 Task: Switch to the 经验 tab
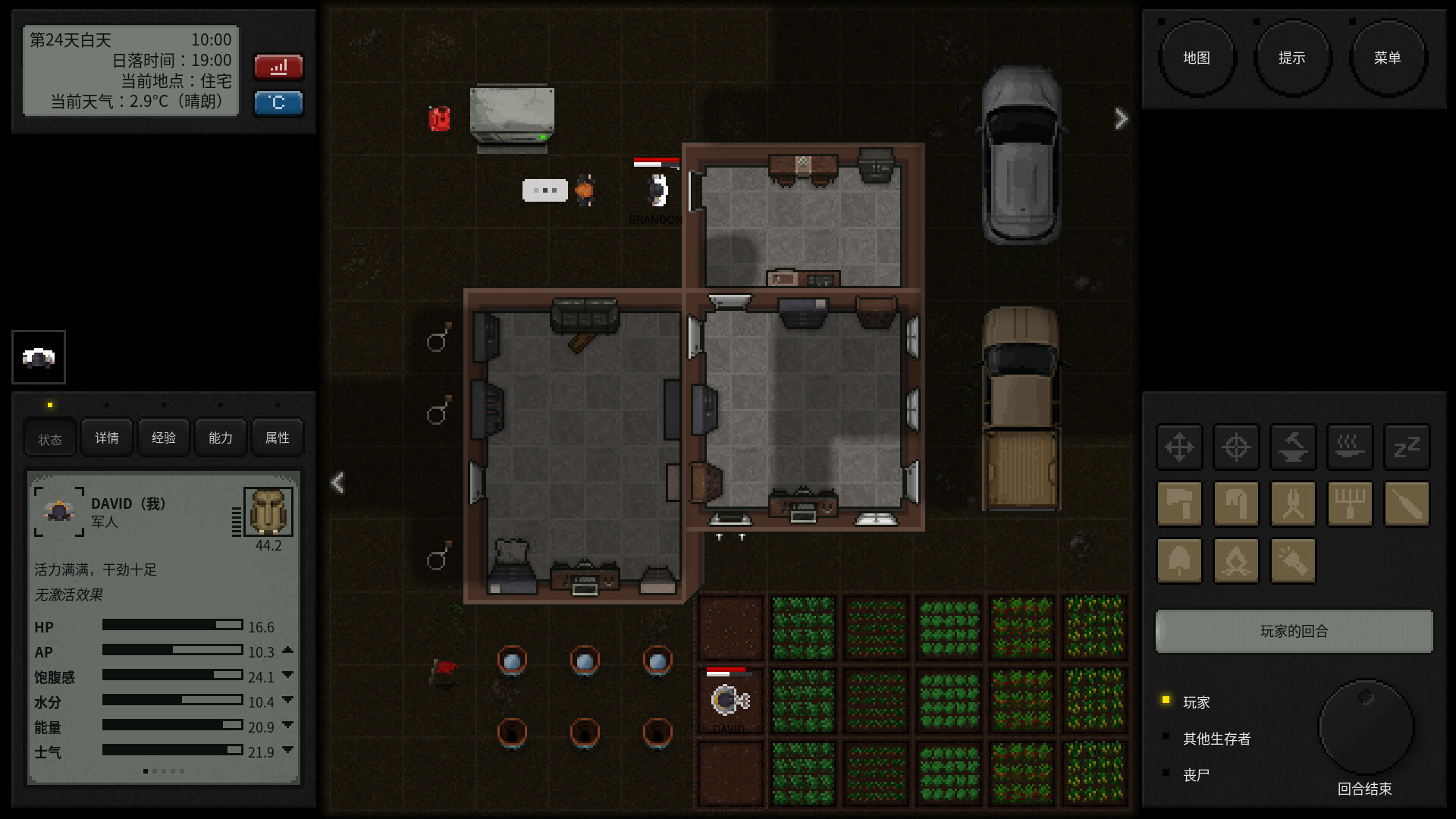tap(163, 437)
